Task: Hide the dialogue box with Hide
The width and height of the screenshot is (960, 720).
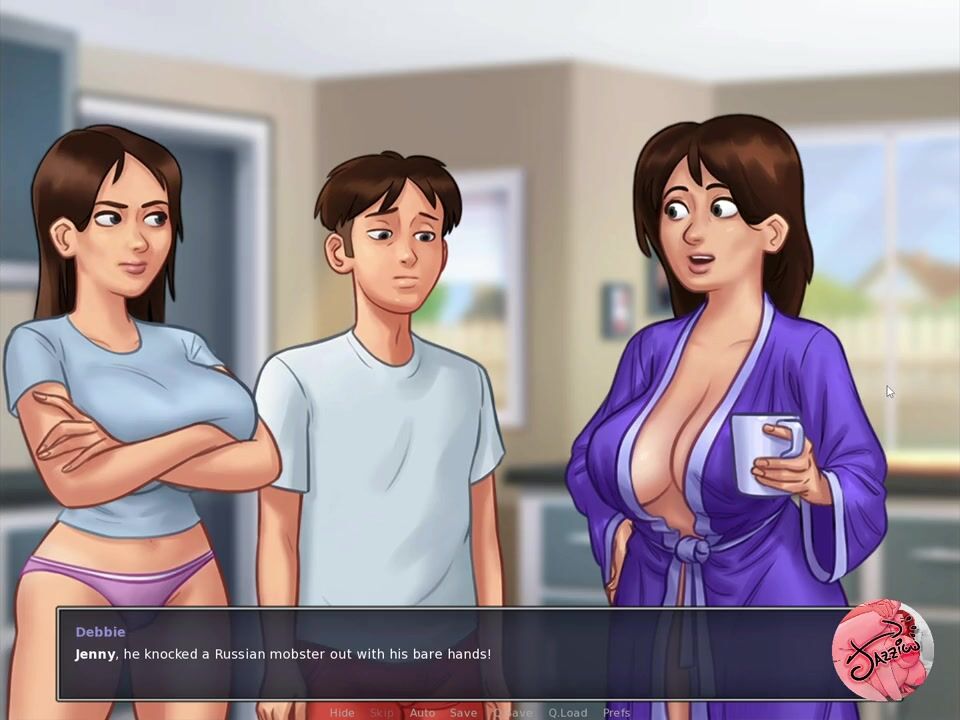Action: (x=342, y=712)
